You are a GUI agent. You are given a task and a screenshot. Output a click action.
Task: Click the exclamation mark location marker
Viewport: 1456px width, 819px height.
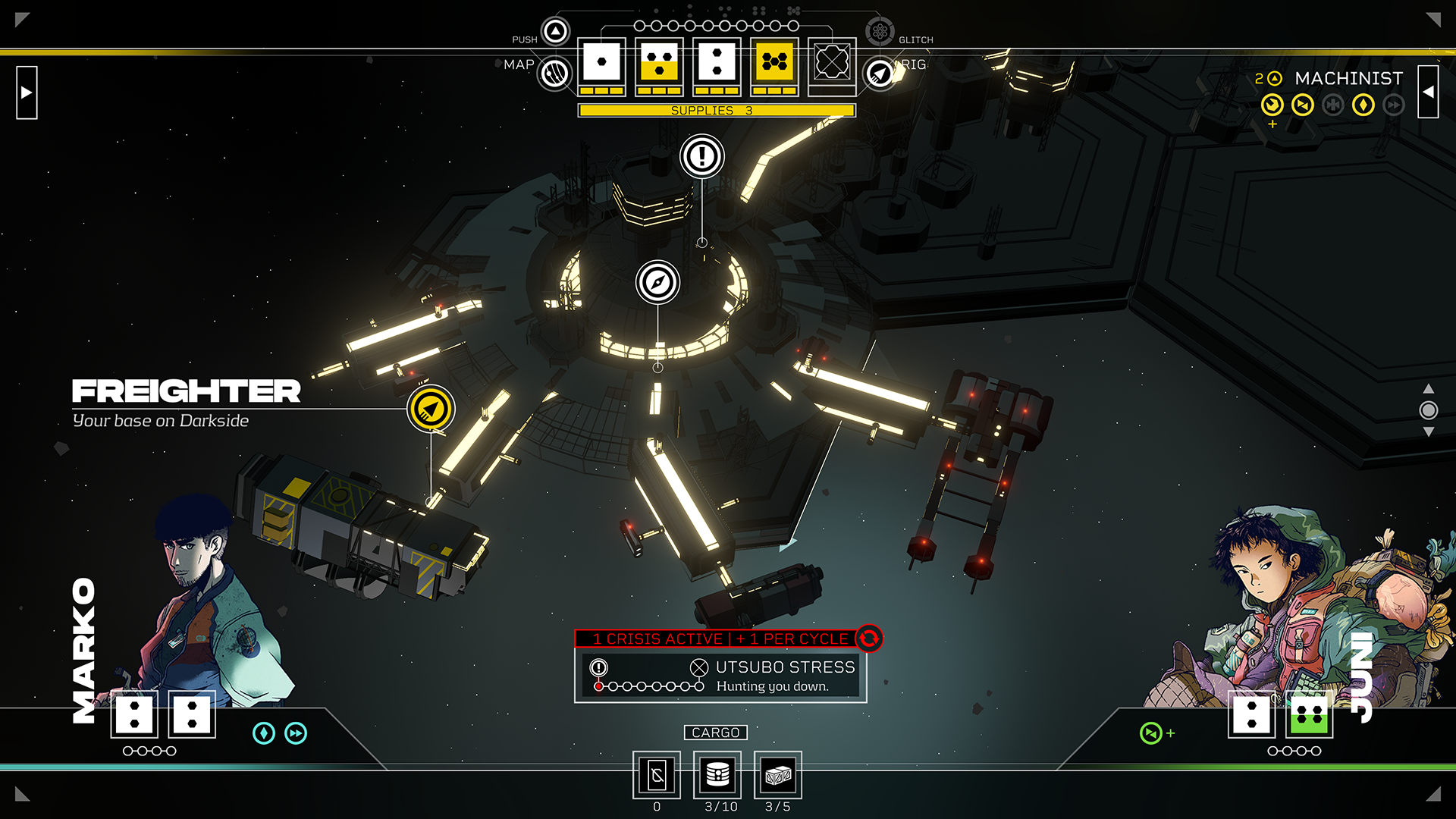[x=702, y=157]
